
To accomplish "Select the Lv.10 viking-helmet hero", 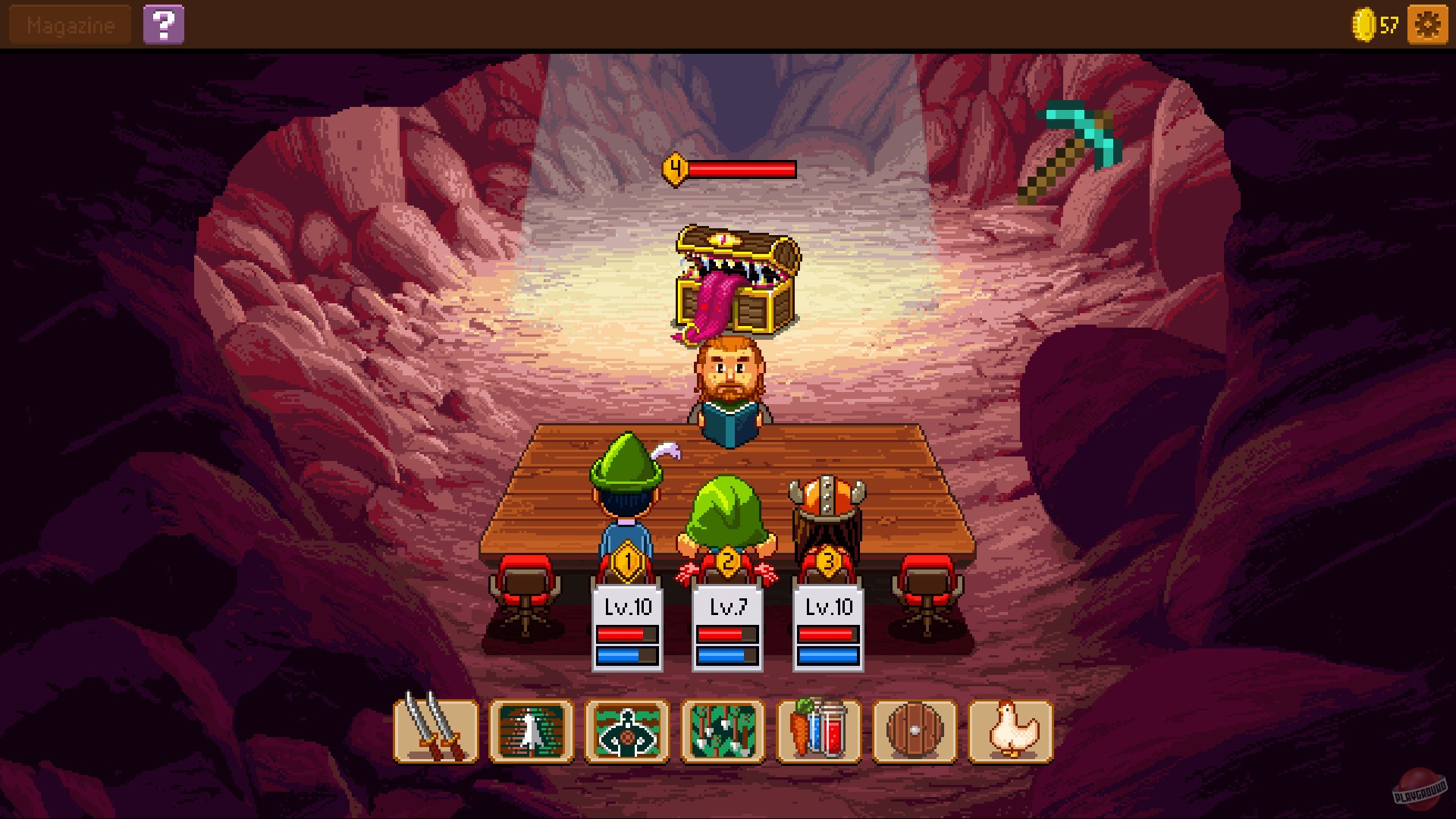I will (827, 500).
